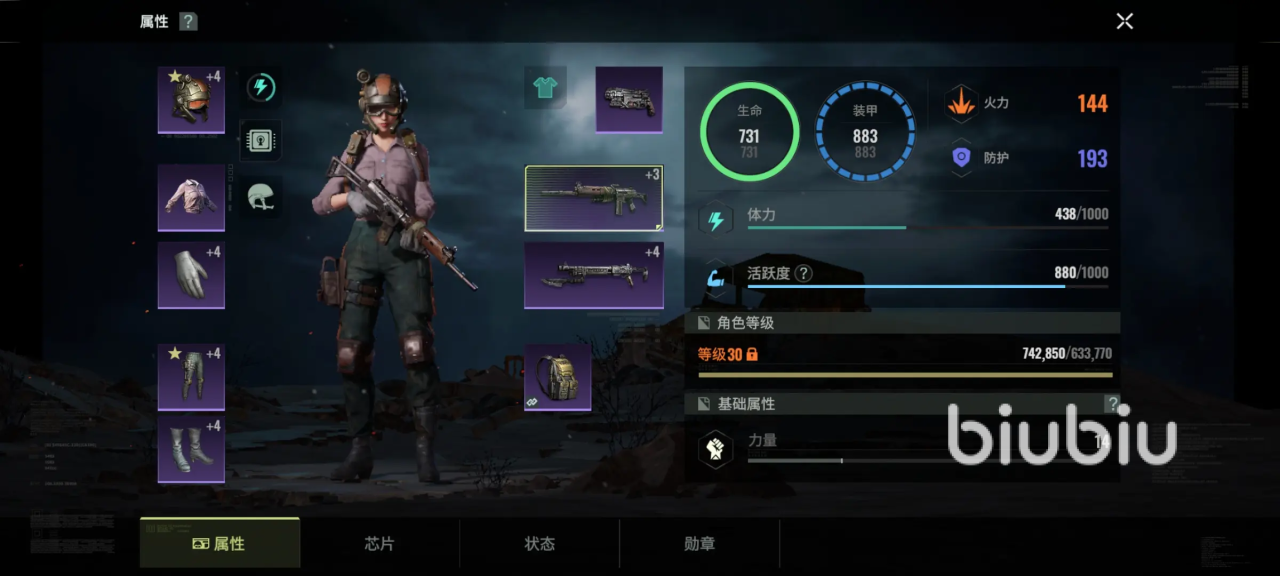
Task: Close the attributes screen with the X
Action: pos(1125,21)
